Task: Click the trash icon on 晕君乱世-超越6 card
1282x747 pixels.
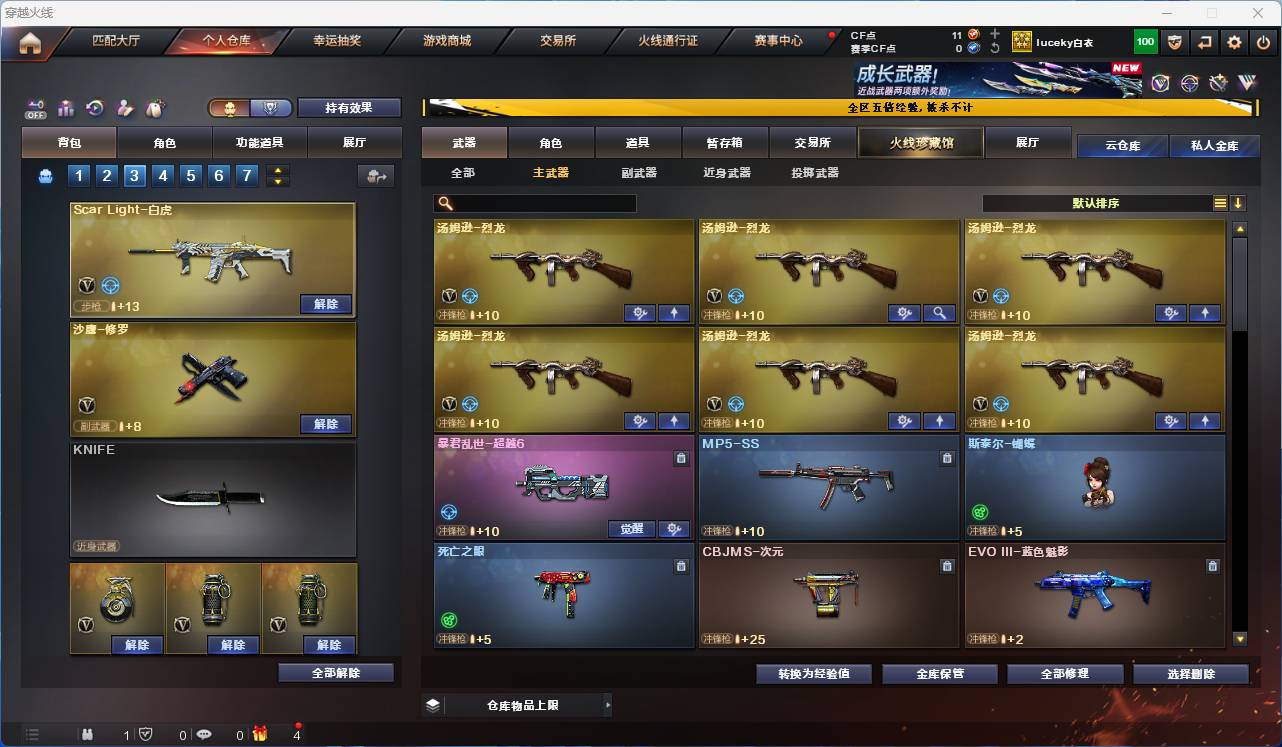Action: click(681, 457)
